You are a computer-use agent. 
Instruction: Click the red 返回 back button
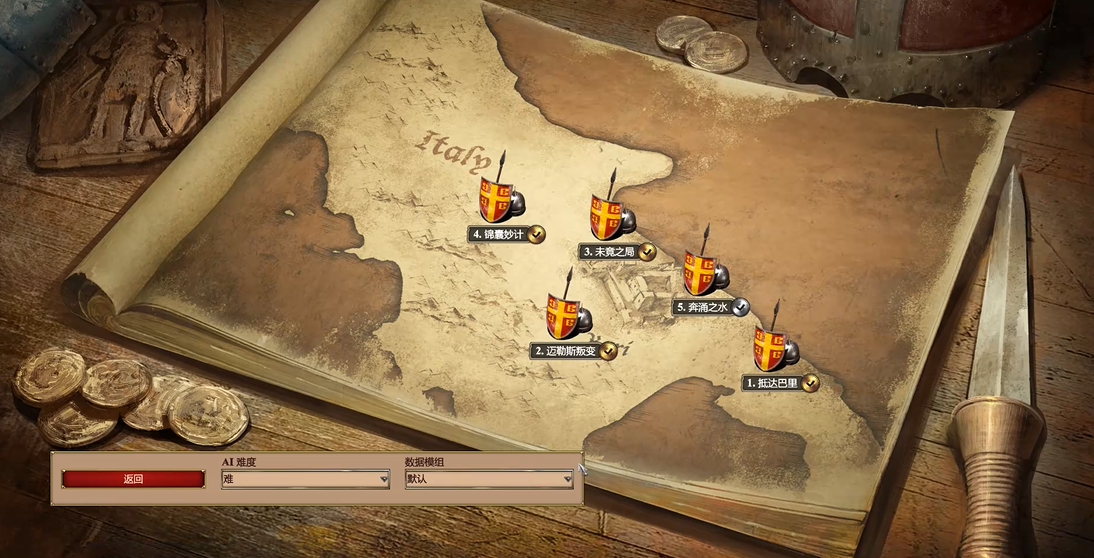(133, 479)
